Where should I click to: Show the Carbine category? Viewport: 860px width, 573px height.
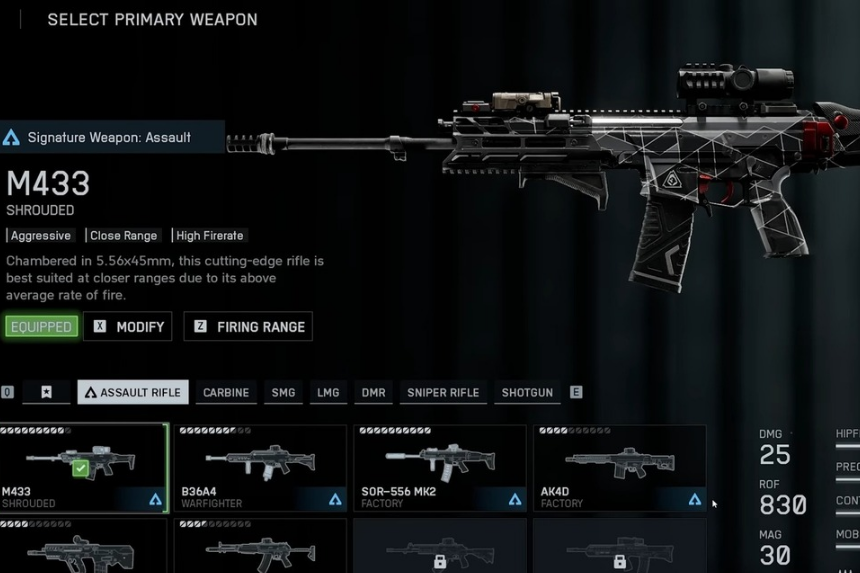click(x=226, y=393)
